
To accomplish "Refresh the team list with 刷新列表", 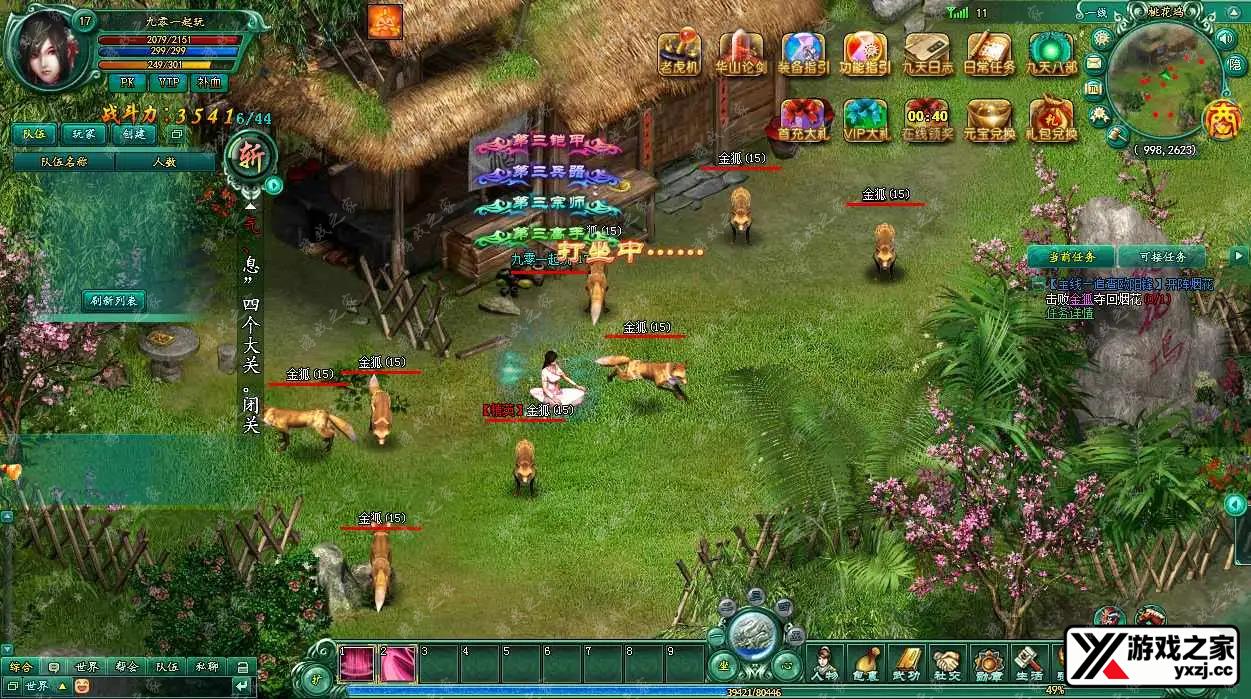I will 114,300.
